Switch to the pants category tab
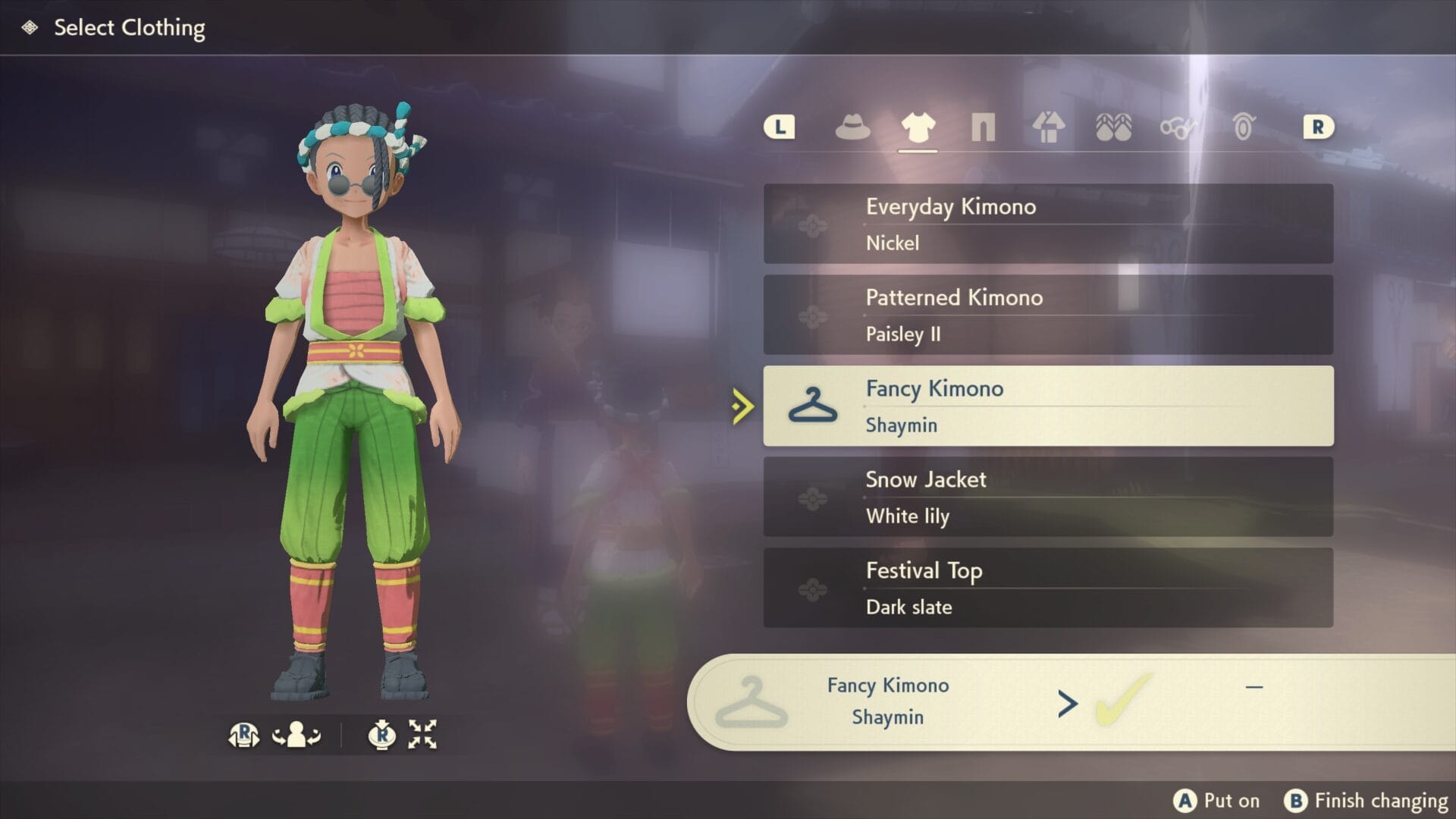Viewport: 1456px width, 819px height. 983,127
